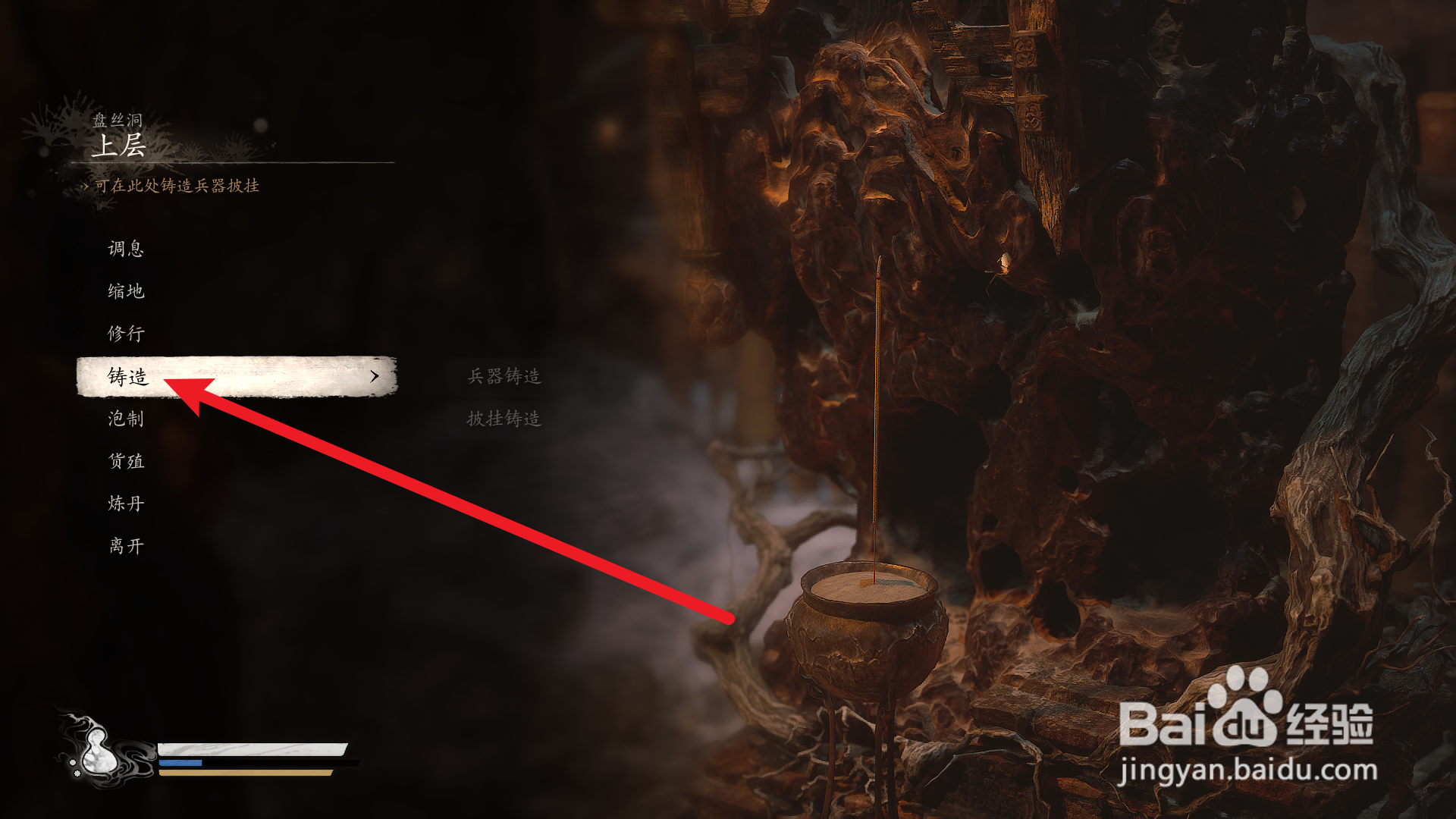Open 炼丹 alchemy menu
This screenshot has width=1456, height=819.
[x=125, y=503]
